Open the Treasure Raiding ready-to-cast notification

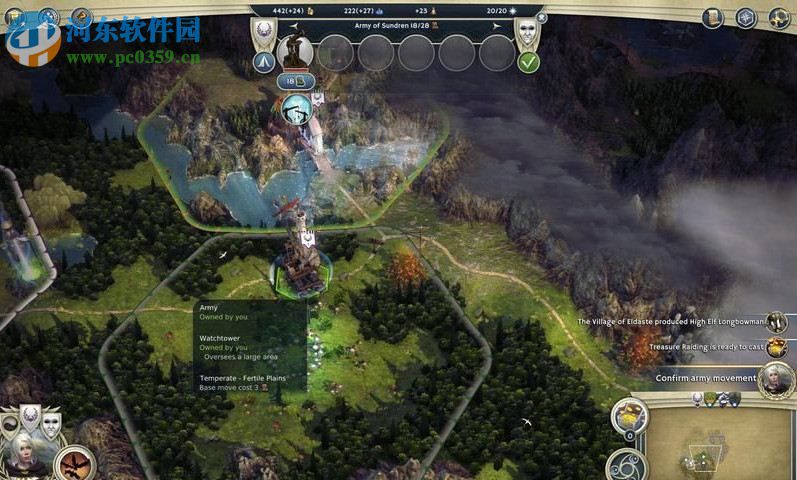click(776, 348)
